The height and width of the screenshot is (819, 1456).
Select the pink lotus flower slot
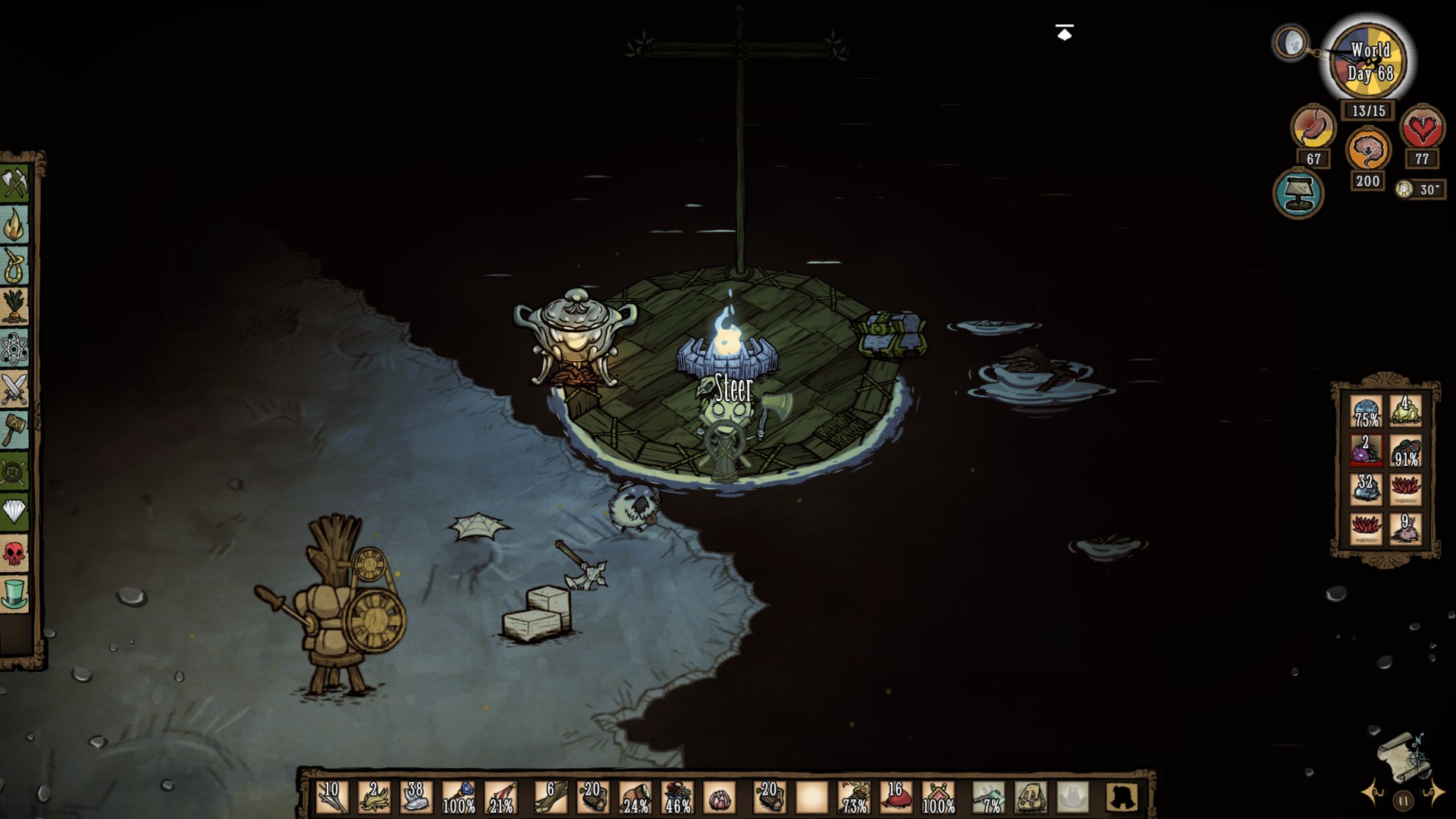(719, 798)
